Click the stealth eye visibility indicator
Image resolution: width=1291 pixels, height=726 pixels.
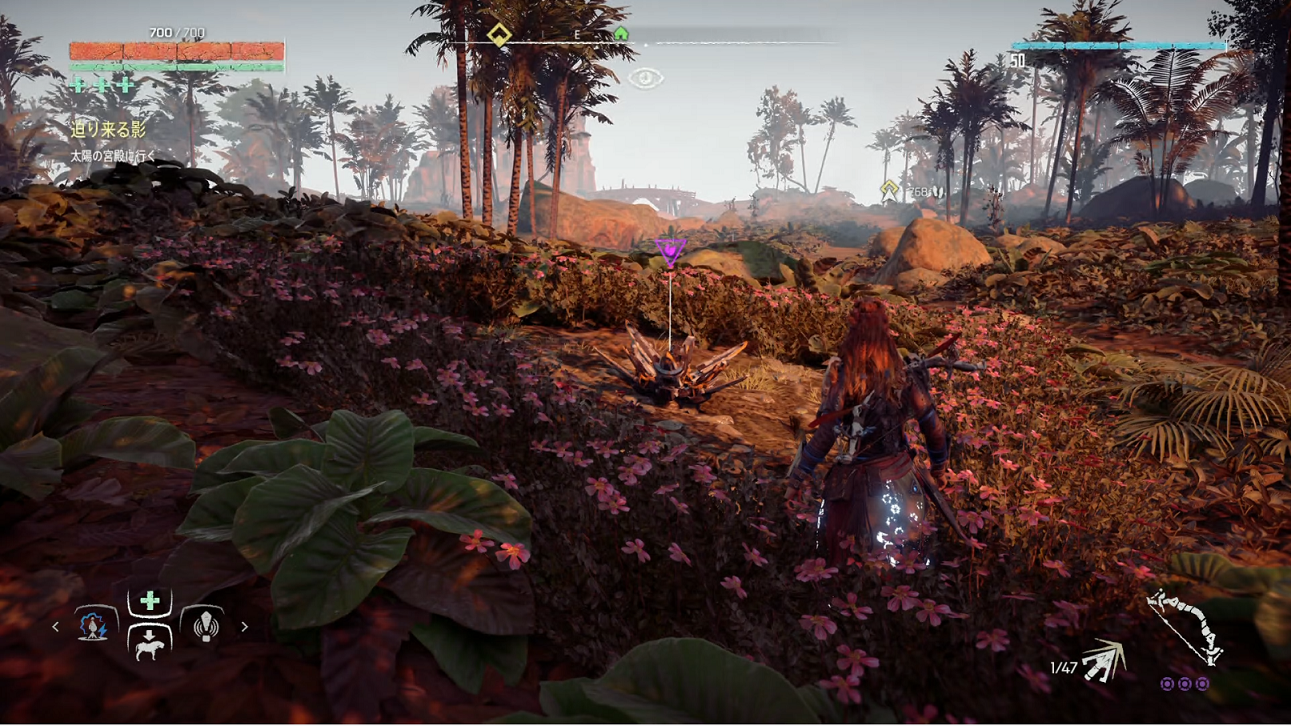click(646, 77)
